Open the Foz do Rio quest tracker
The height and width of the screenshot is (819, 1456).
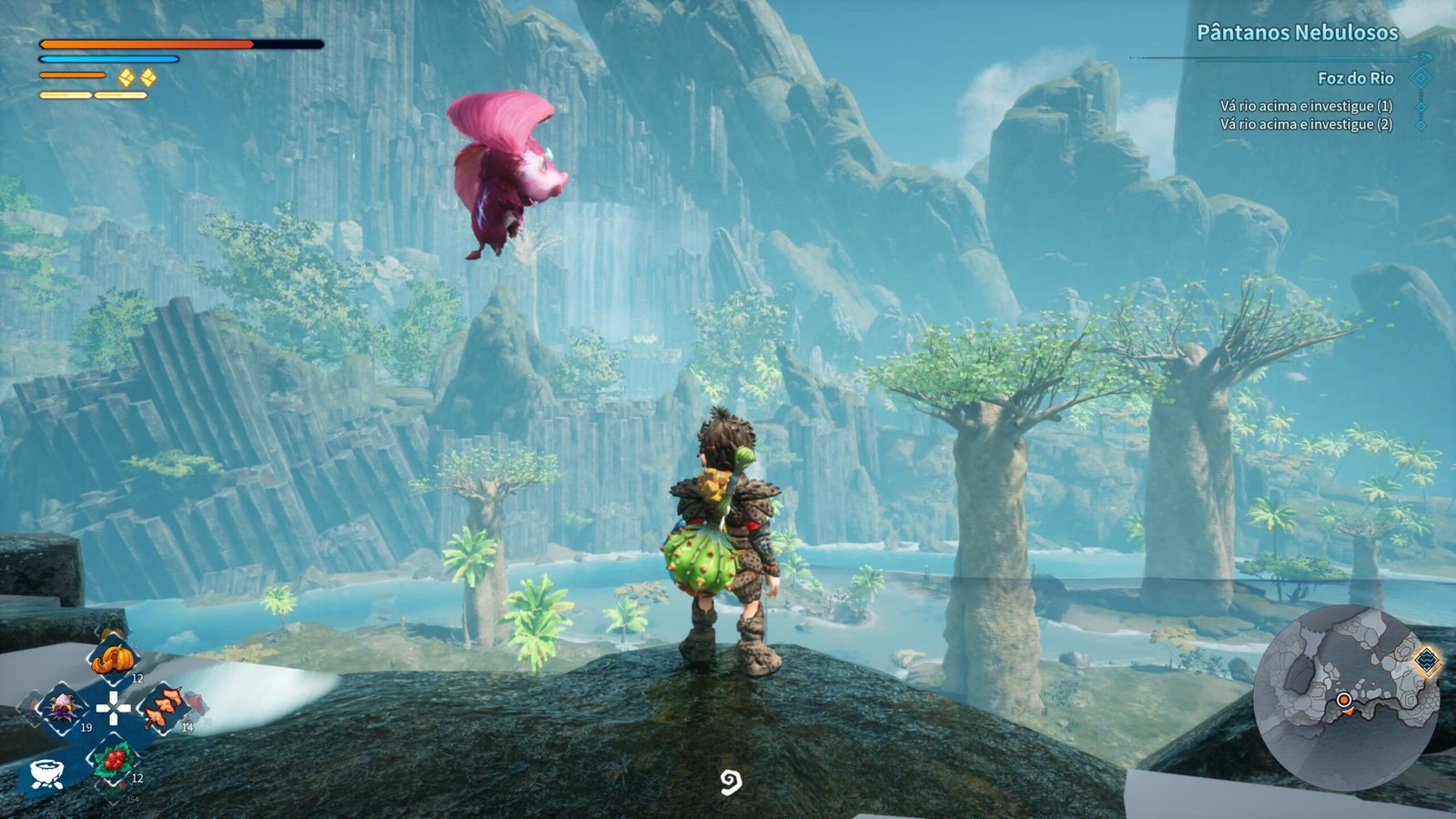point(1355,78)
